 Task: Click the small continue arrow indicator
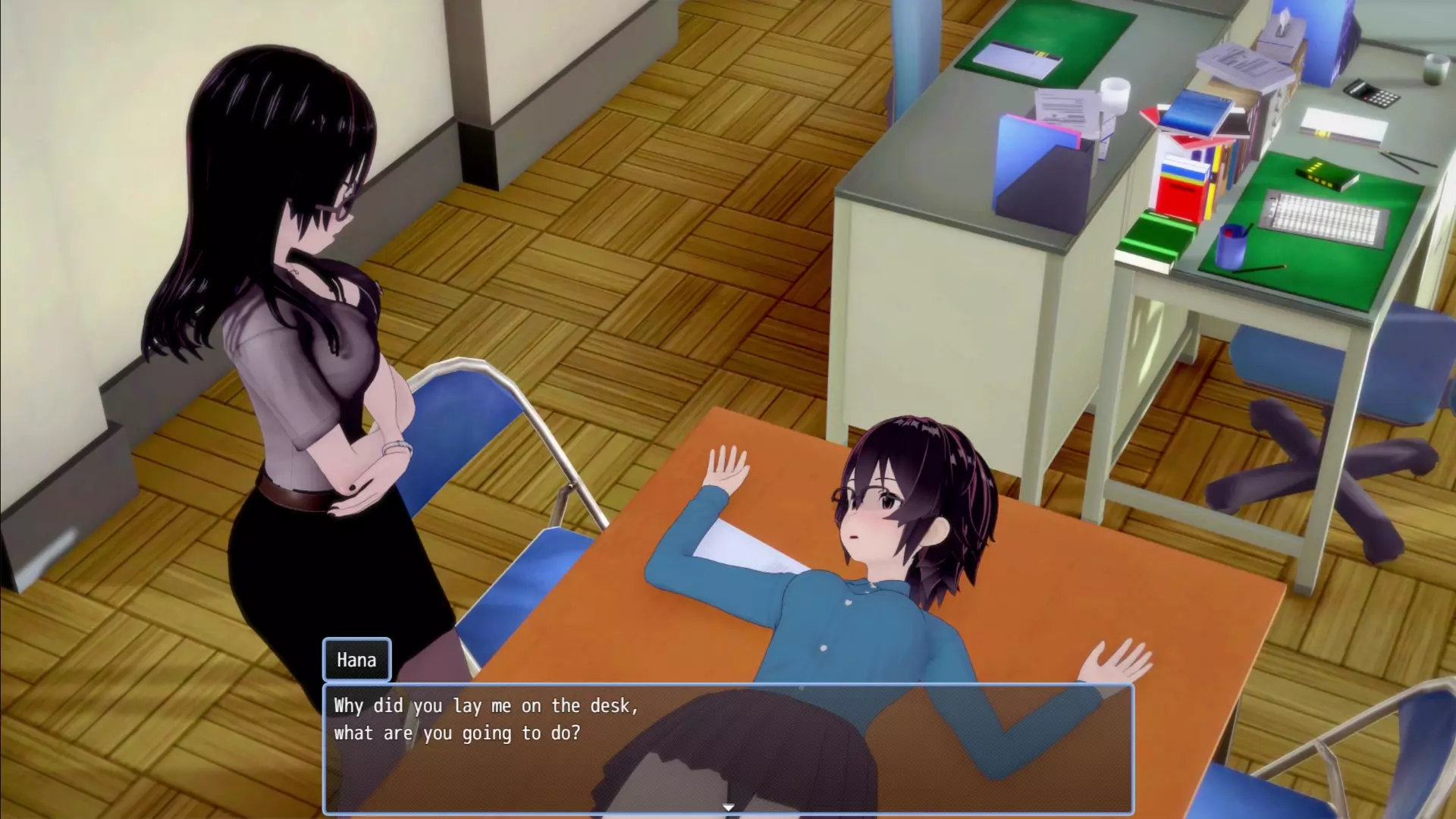728,808
